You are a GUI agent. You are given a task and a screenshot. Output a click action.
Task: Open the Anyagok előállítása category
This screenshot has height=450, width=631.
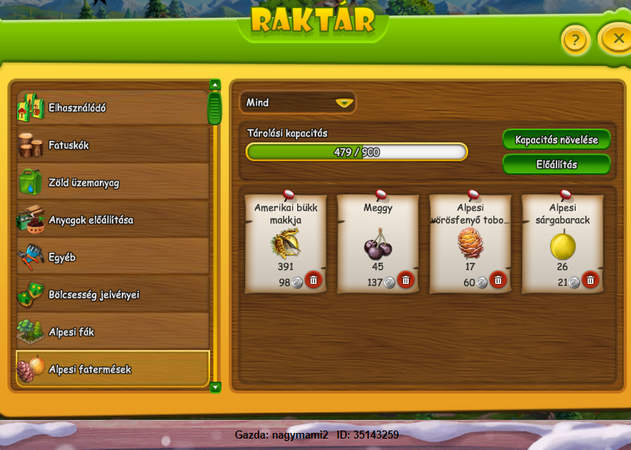(112, 220)
